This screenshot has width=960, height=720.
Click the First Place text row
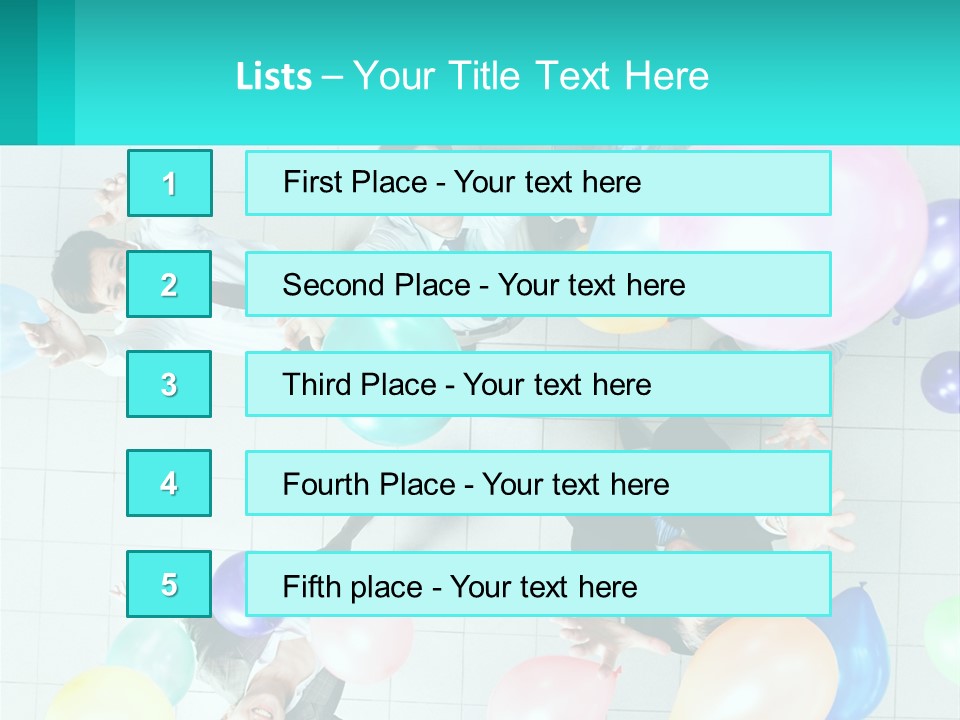pyautogui.click(x=538, y=183)
